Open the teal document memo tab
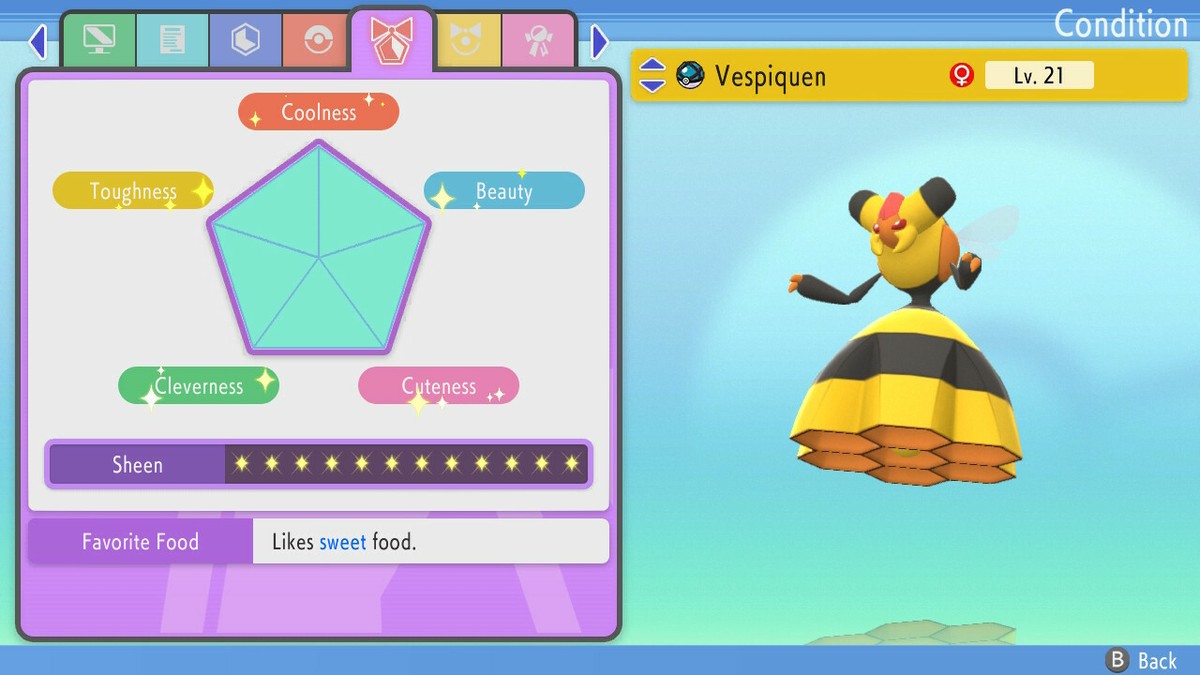Screen dimensions: 1200x675 (172, 41)
